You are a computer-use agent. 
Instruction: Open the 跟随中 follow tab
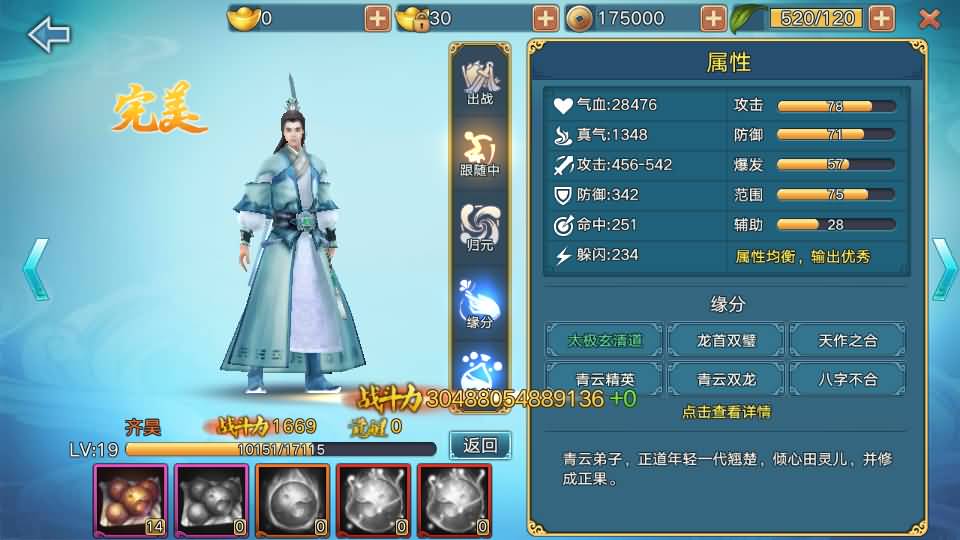[480, 154]
